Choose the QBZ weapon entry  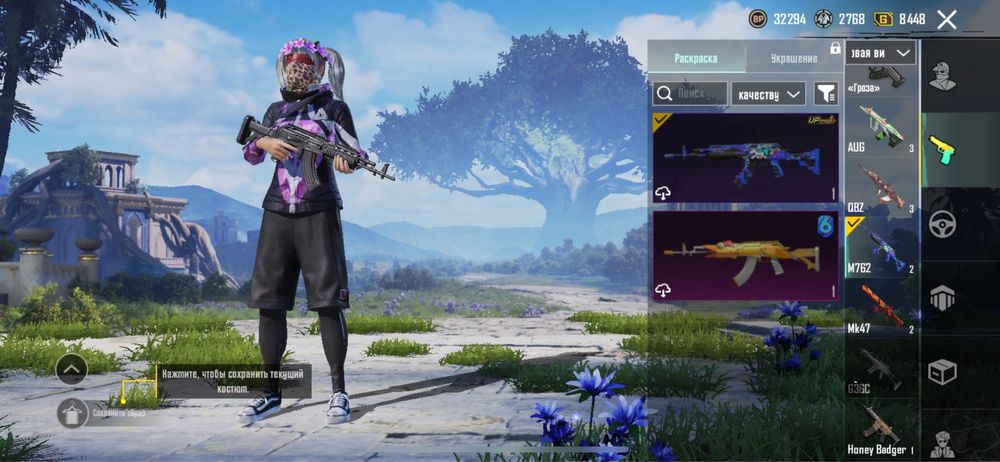881,188
